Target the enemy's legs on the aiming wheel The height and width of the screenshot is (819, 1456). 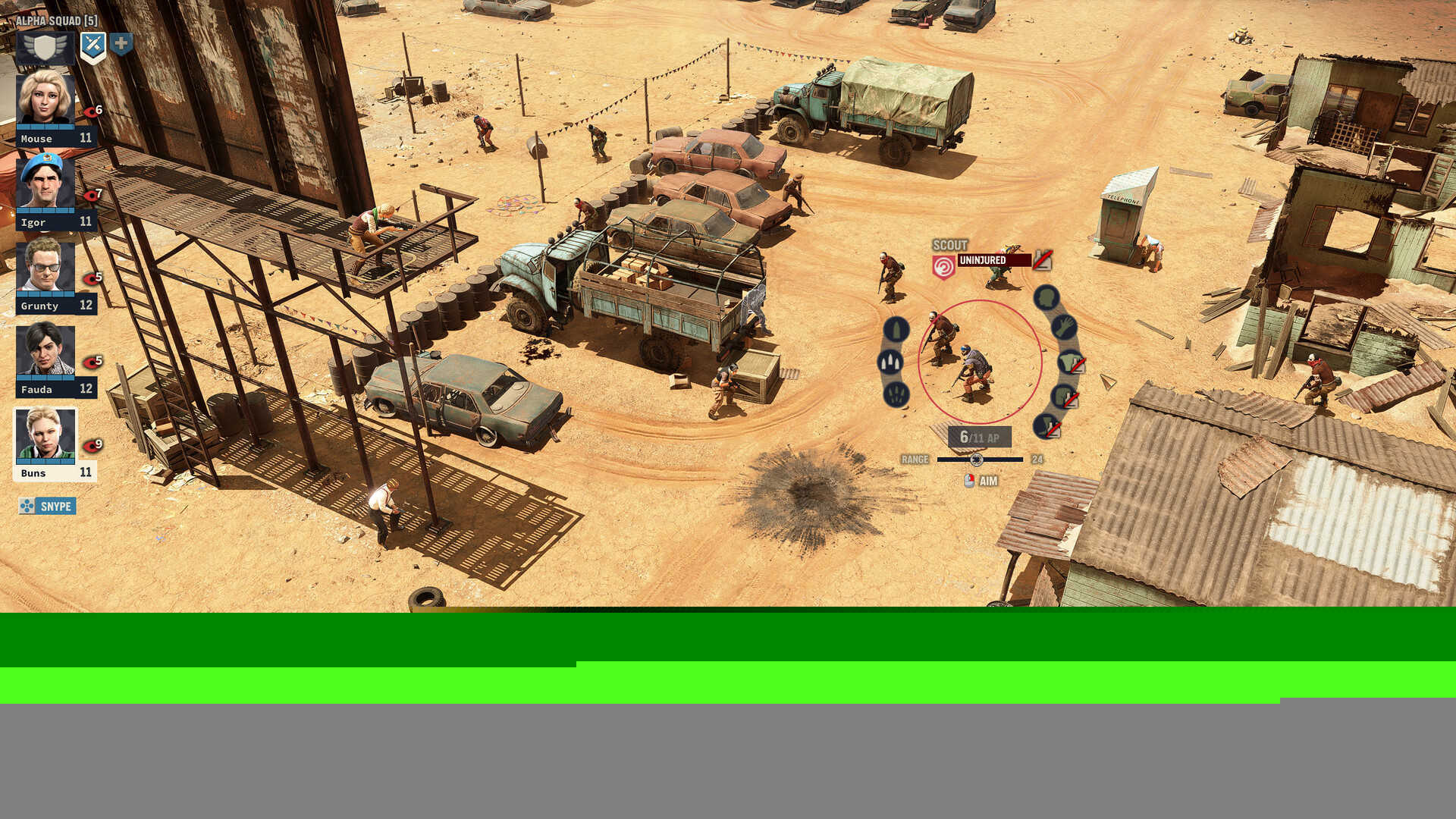coord(1043,428)
